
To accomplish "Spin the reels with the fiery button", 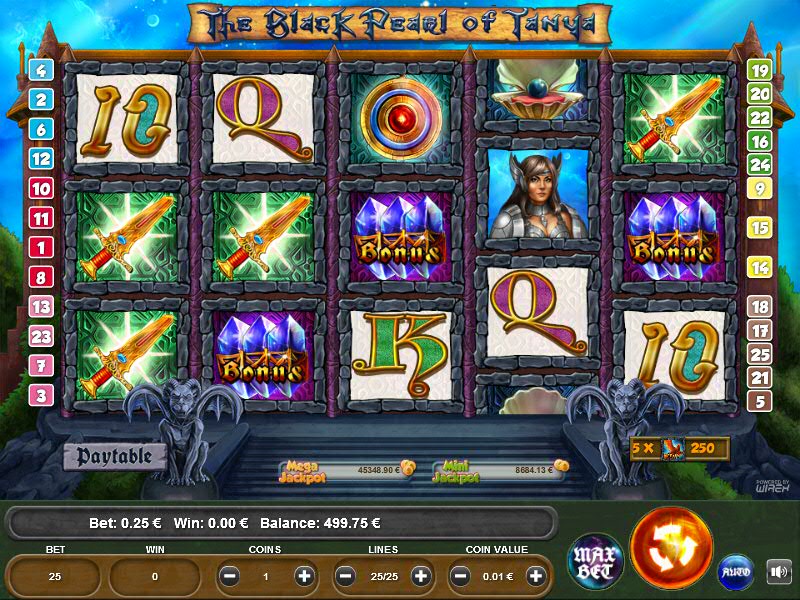I will click(672, 548).
